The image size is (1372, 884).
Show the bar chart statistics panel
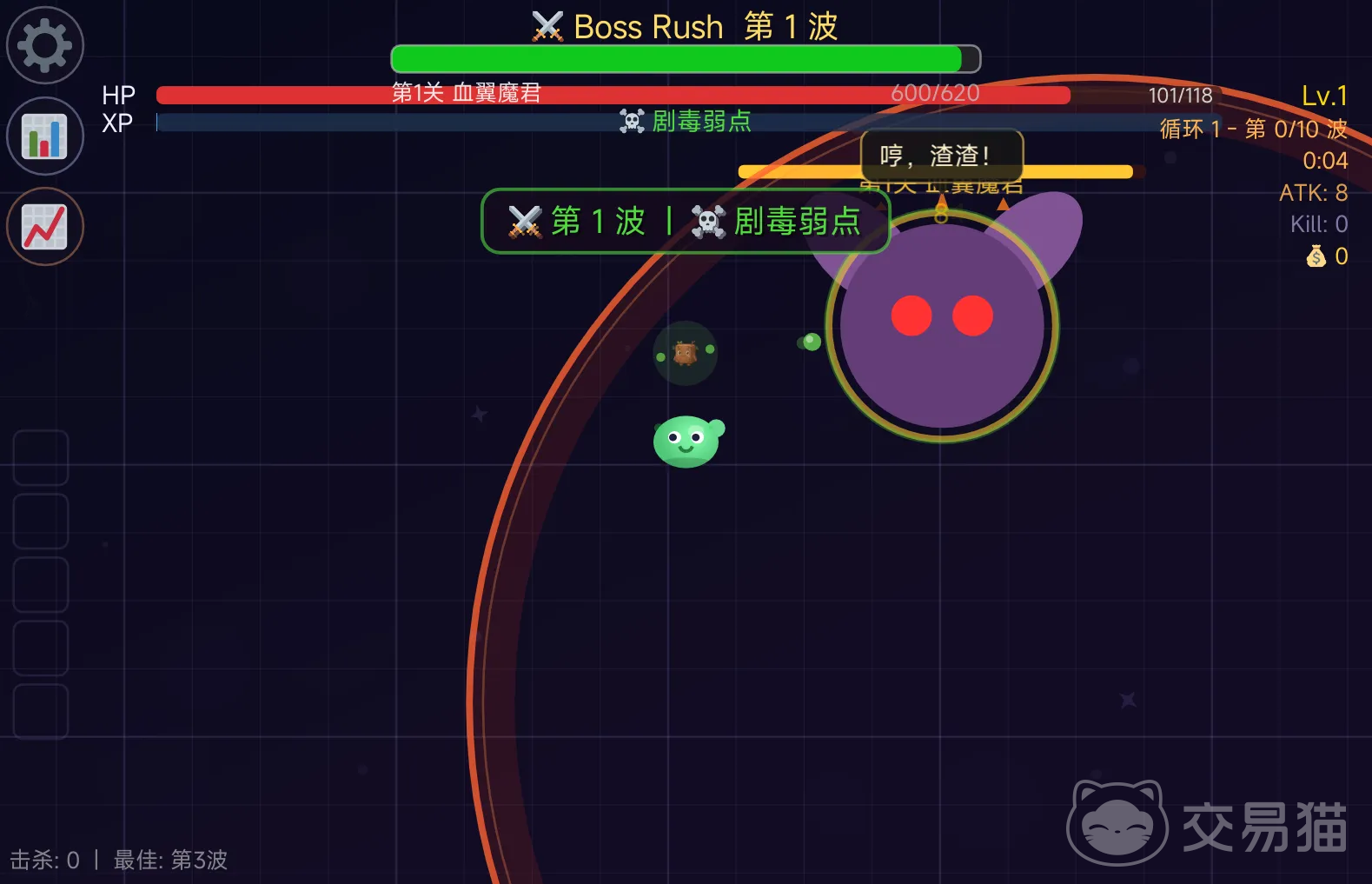pos(45,136)
